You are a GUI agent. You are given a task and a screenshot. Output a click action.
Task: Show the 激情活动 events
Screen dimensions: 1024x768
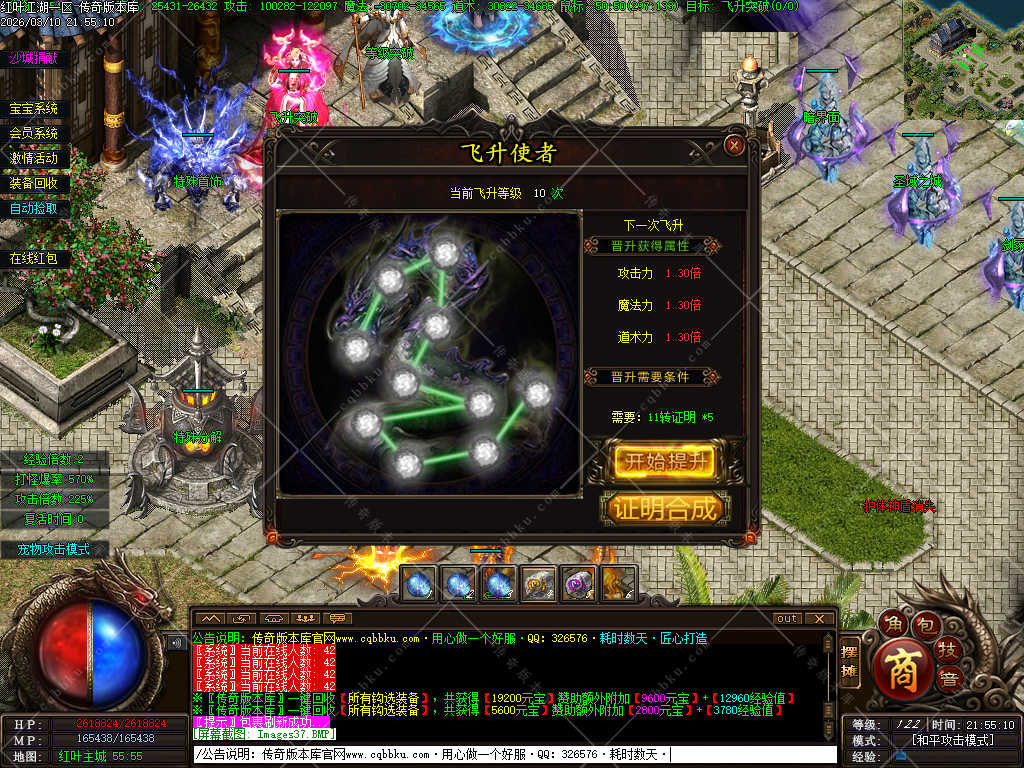(34, 158)
